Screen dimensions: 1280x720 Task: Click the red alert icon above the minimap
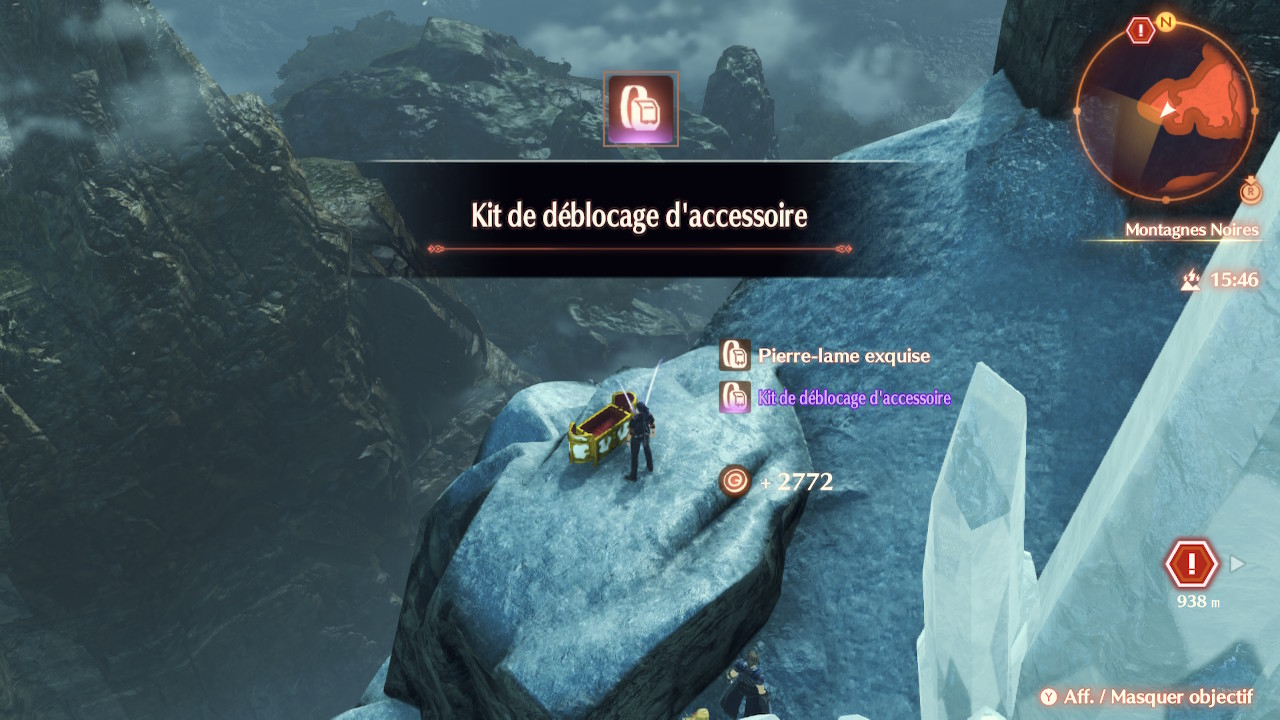(1140, 31)
